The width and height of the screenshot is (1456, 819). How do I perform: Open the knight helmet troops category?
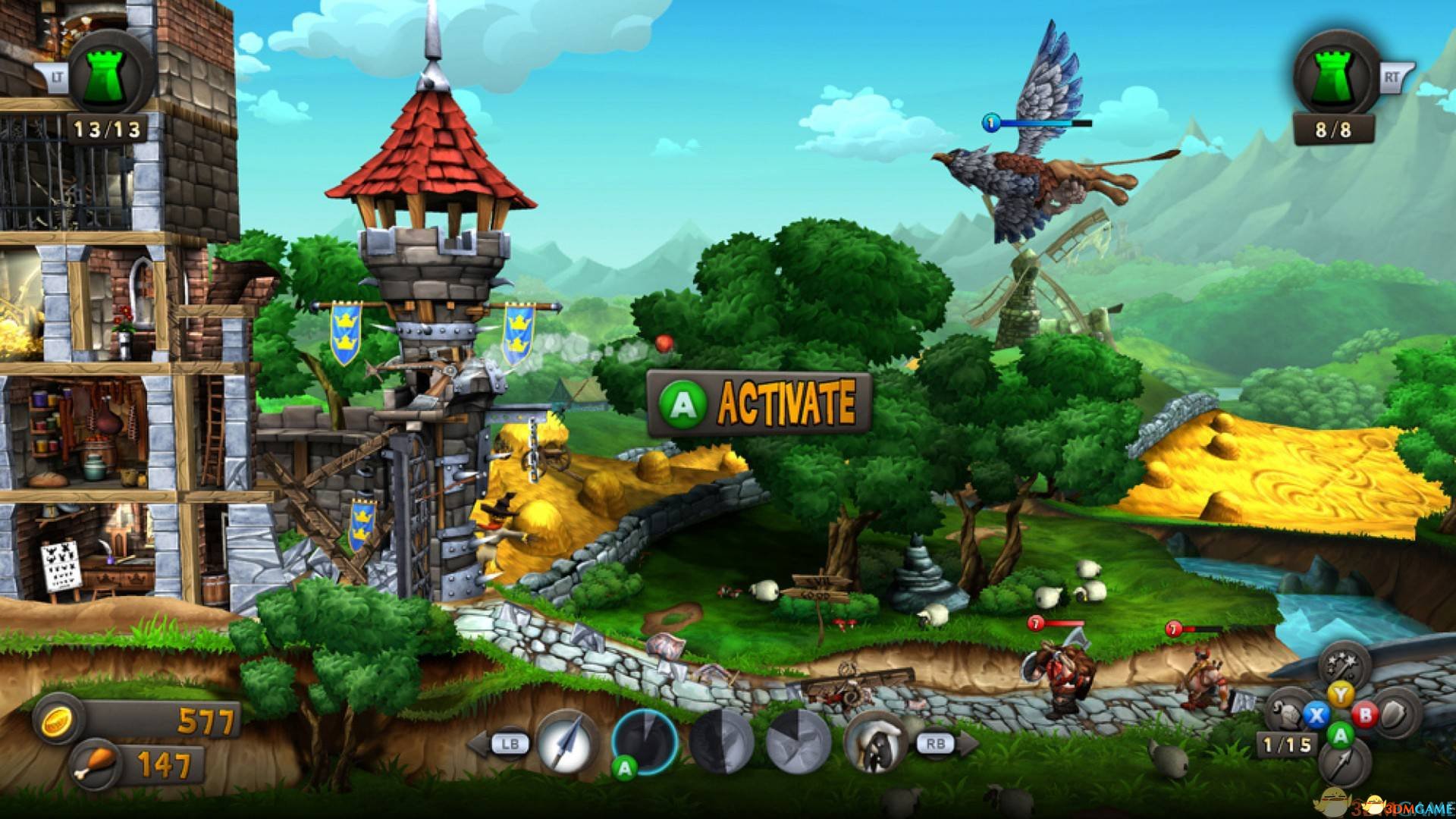tap(1289, 714)
